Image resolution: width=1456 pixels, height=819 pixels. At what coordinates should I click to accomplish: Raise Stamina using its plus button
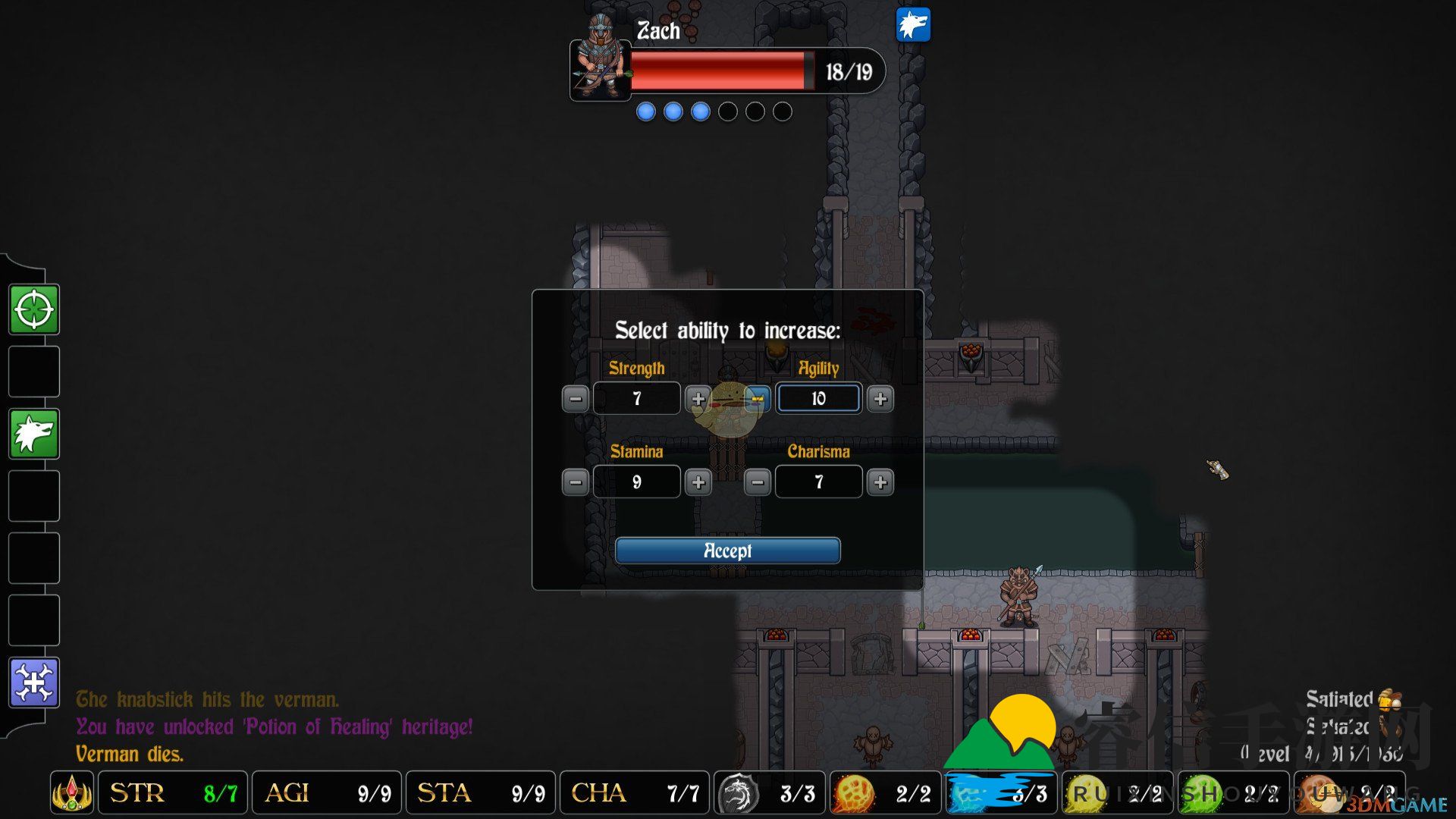coord(698,482)
